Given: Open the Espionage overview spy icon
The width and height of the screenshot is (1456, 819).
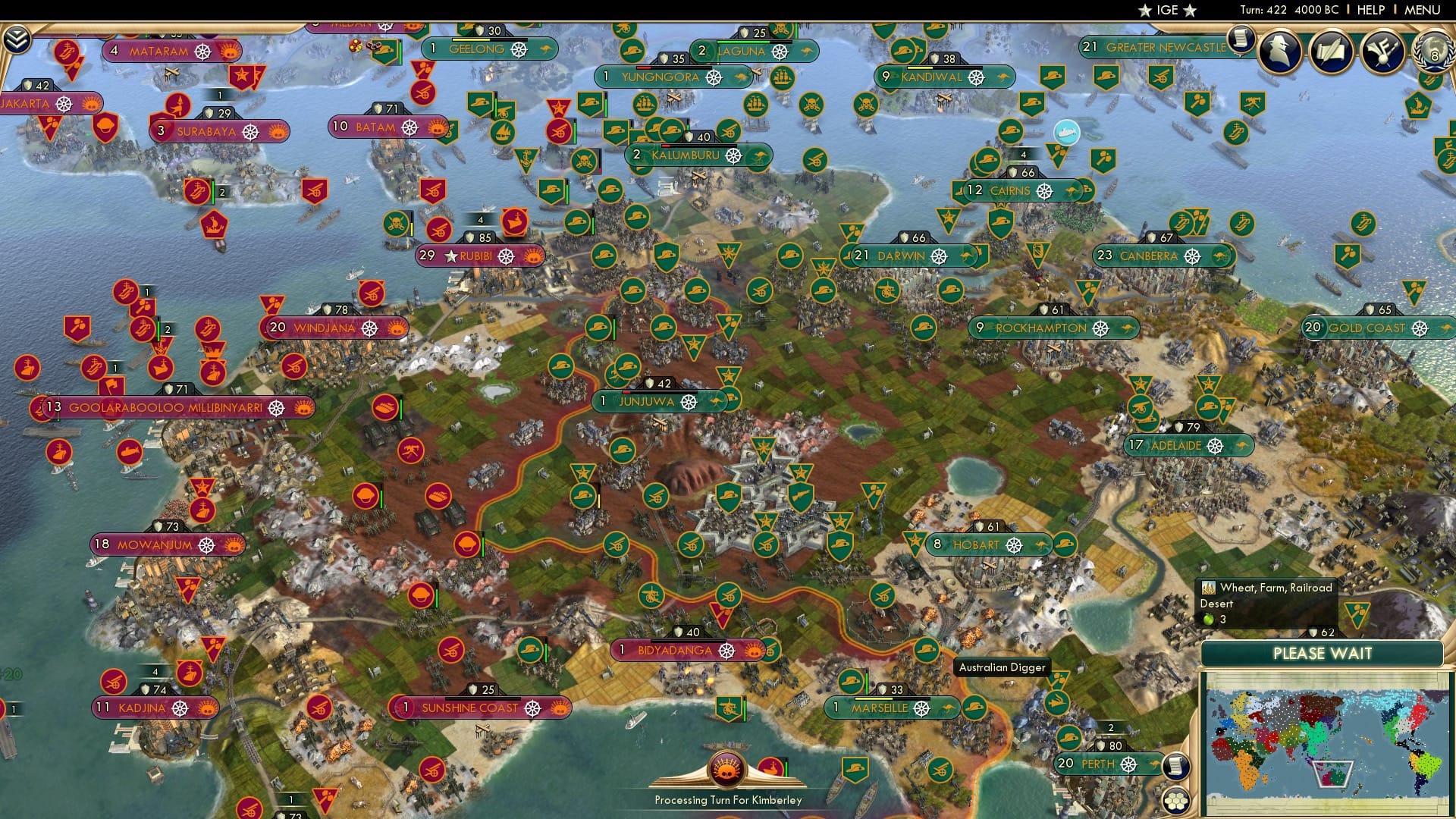Looking at the screenshot, I should coord(1278,51).
